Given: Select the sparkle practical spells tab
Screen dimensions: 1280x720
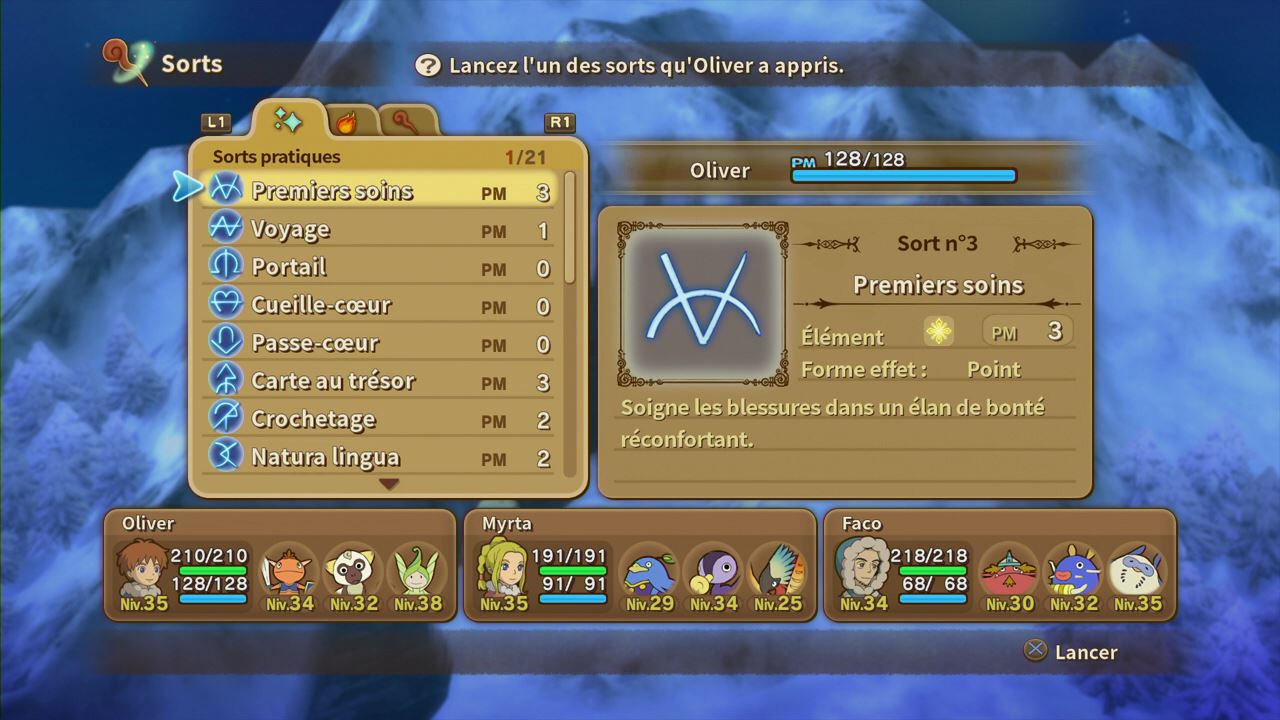Looking at the screenshot, I should [x=288, y=121].
